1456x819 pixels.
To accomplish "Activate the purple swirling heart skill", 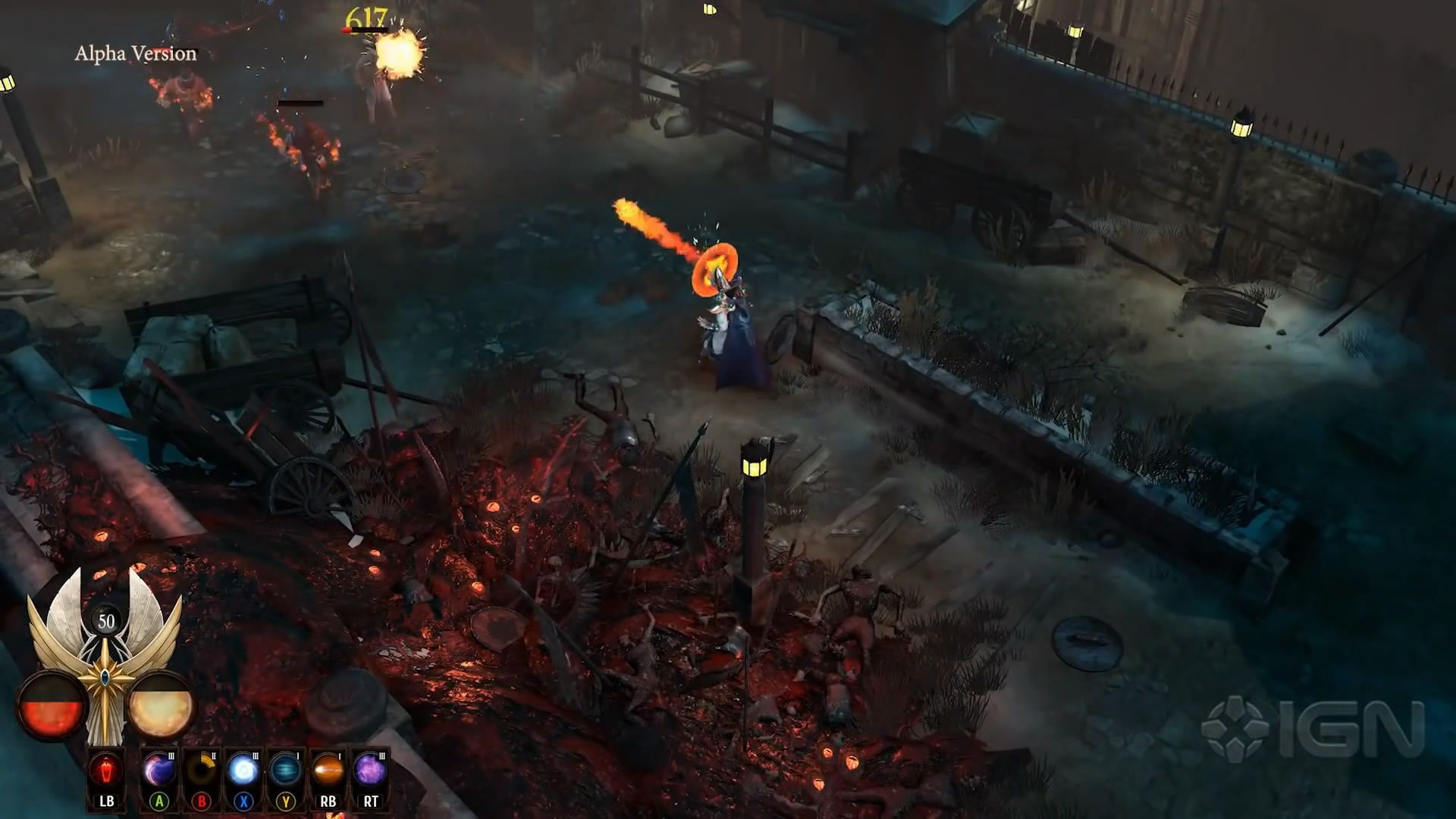I will tap(159, 772).
